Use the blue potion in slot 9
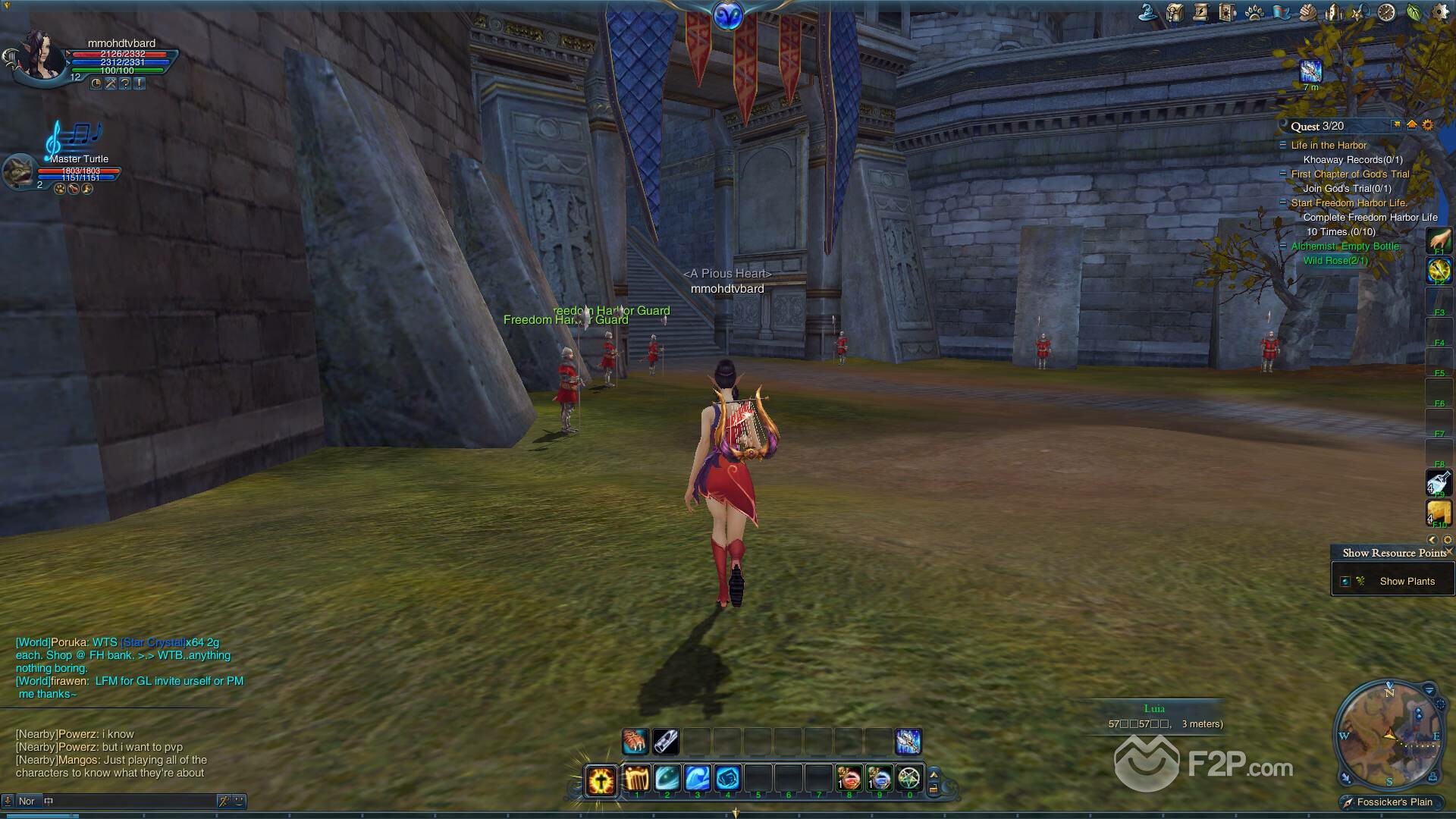Screen dimensions: 1456x819 coord(879,779)
